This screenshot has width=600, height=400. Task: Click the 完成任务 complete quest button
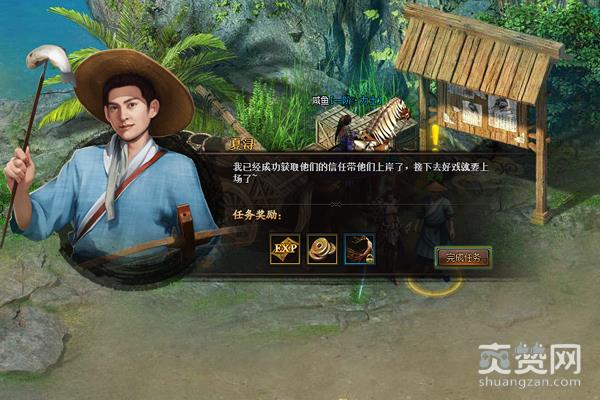click(x=463, y=257)
